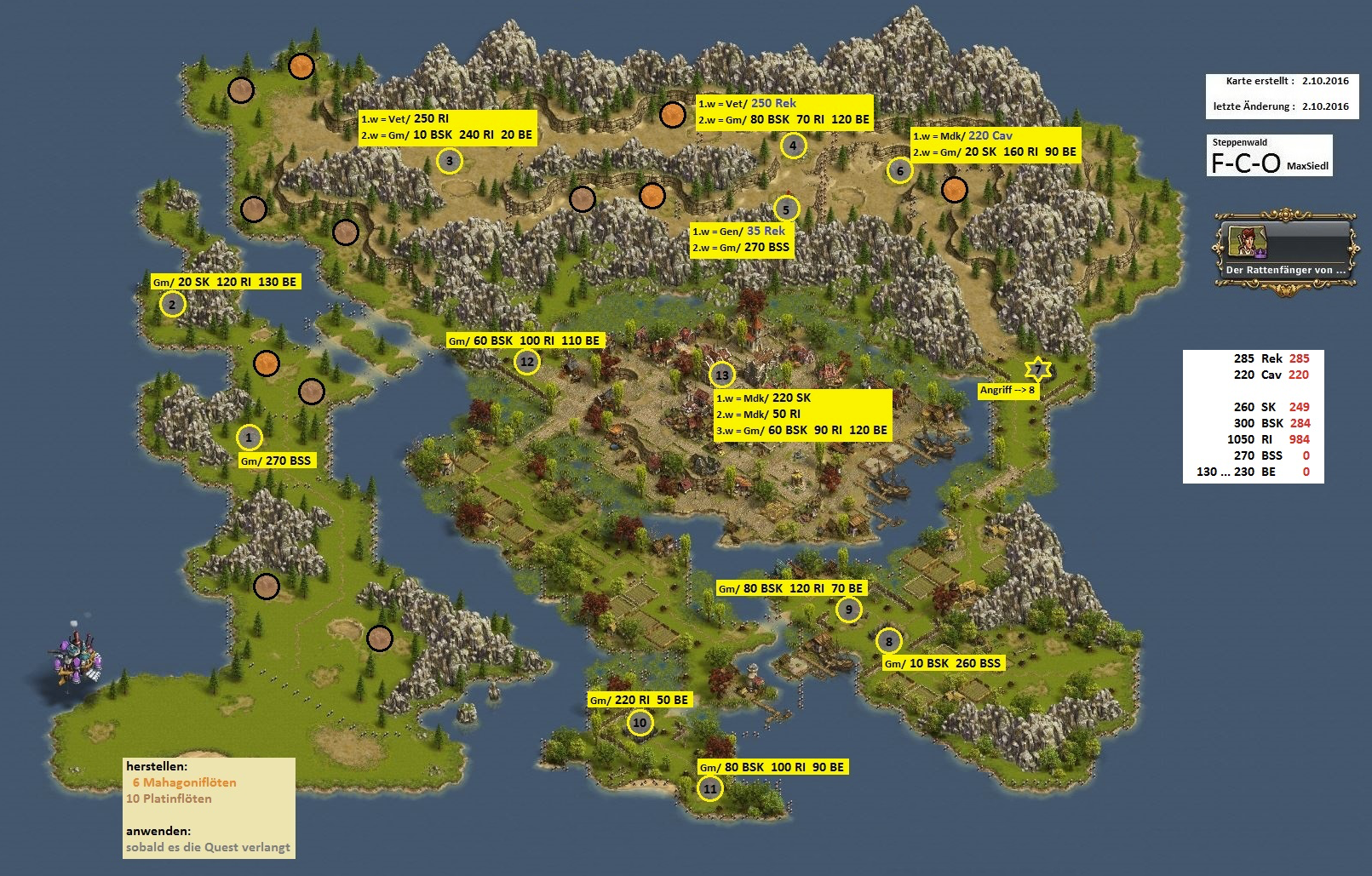Select camp marker number 11

pyautogui.click(x=710, y=788)
